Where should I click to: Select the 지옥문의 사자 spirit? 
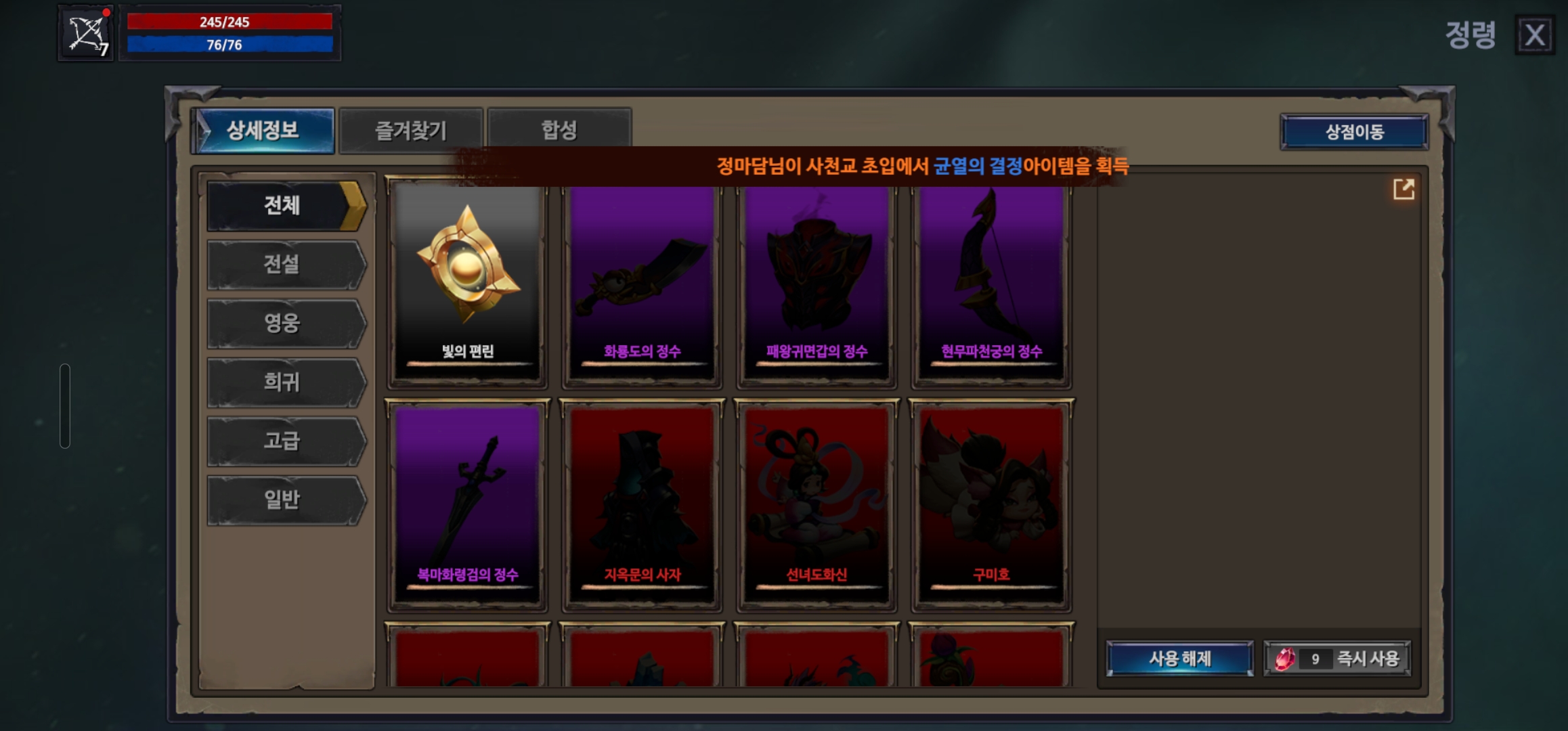[x=640, y=494]
